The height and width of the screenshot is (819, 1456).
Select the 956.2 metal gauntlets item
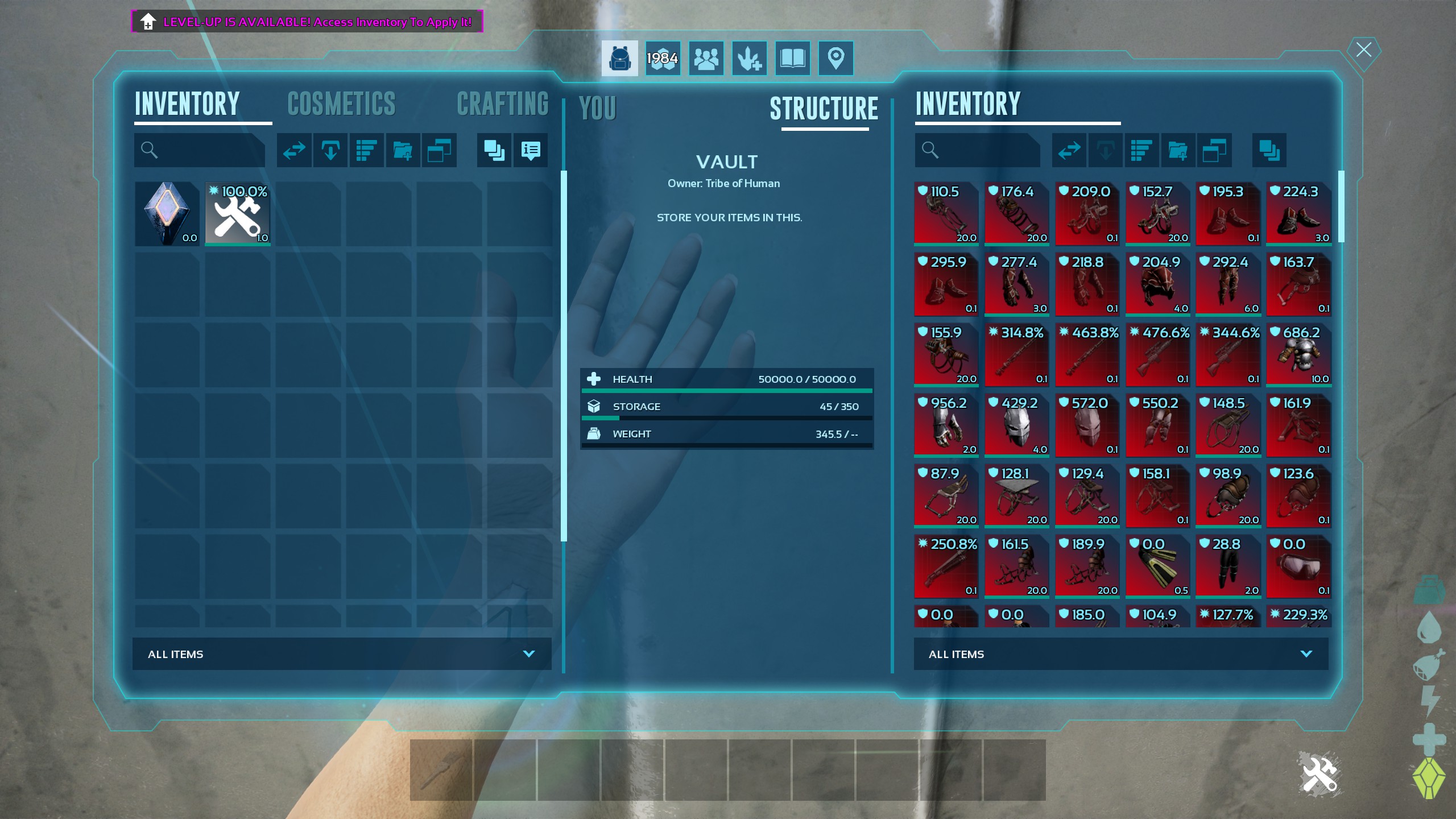click(x=946, y=425)
